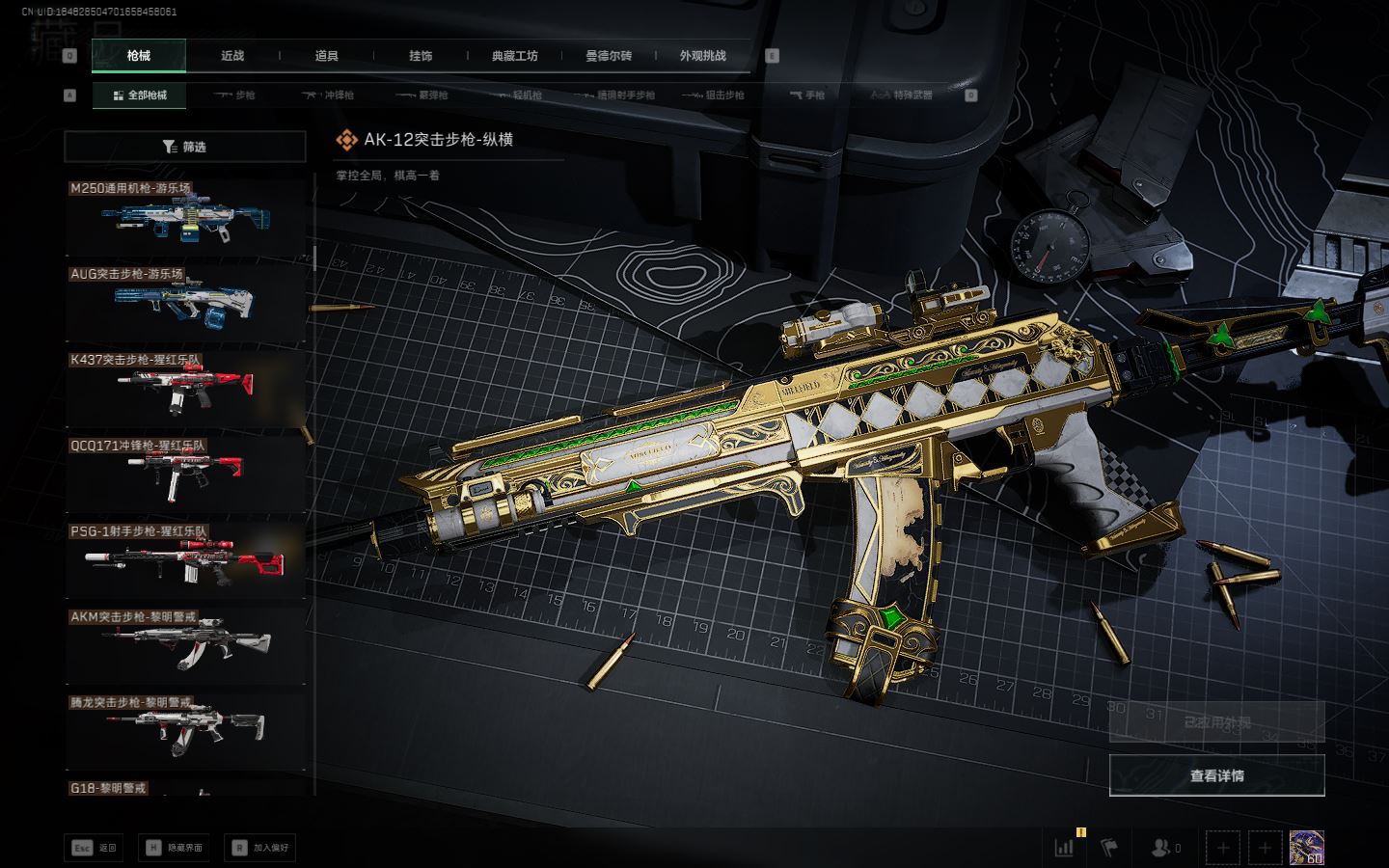1389x868 pixels.
Task: Go to the 典藏工坊 tab
Action: click(x=514, y=56)
